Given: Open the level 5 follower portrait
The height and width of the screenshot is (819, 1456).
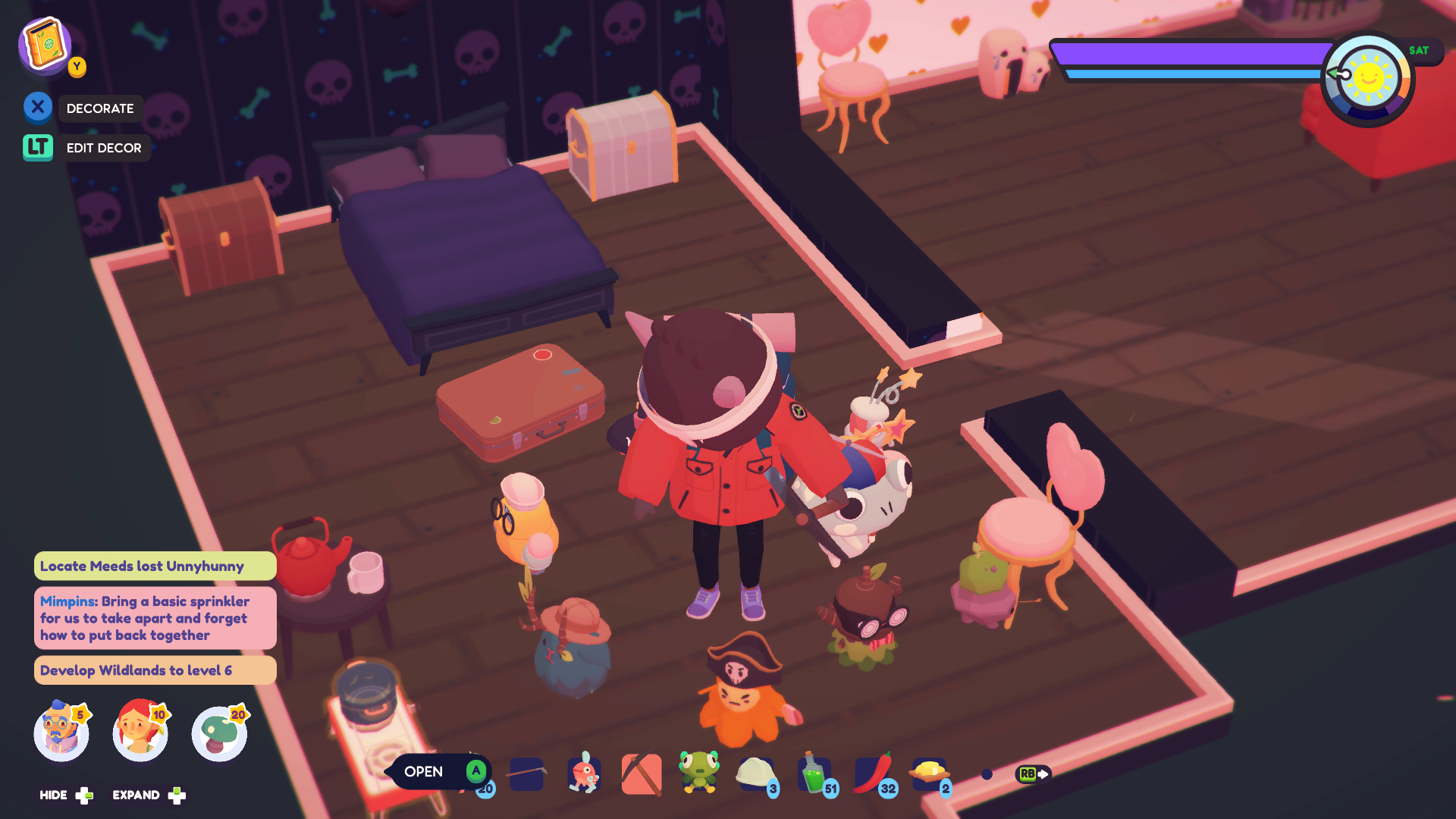Looking at the screenshot, I should coord(62,732).
